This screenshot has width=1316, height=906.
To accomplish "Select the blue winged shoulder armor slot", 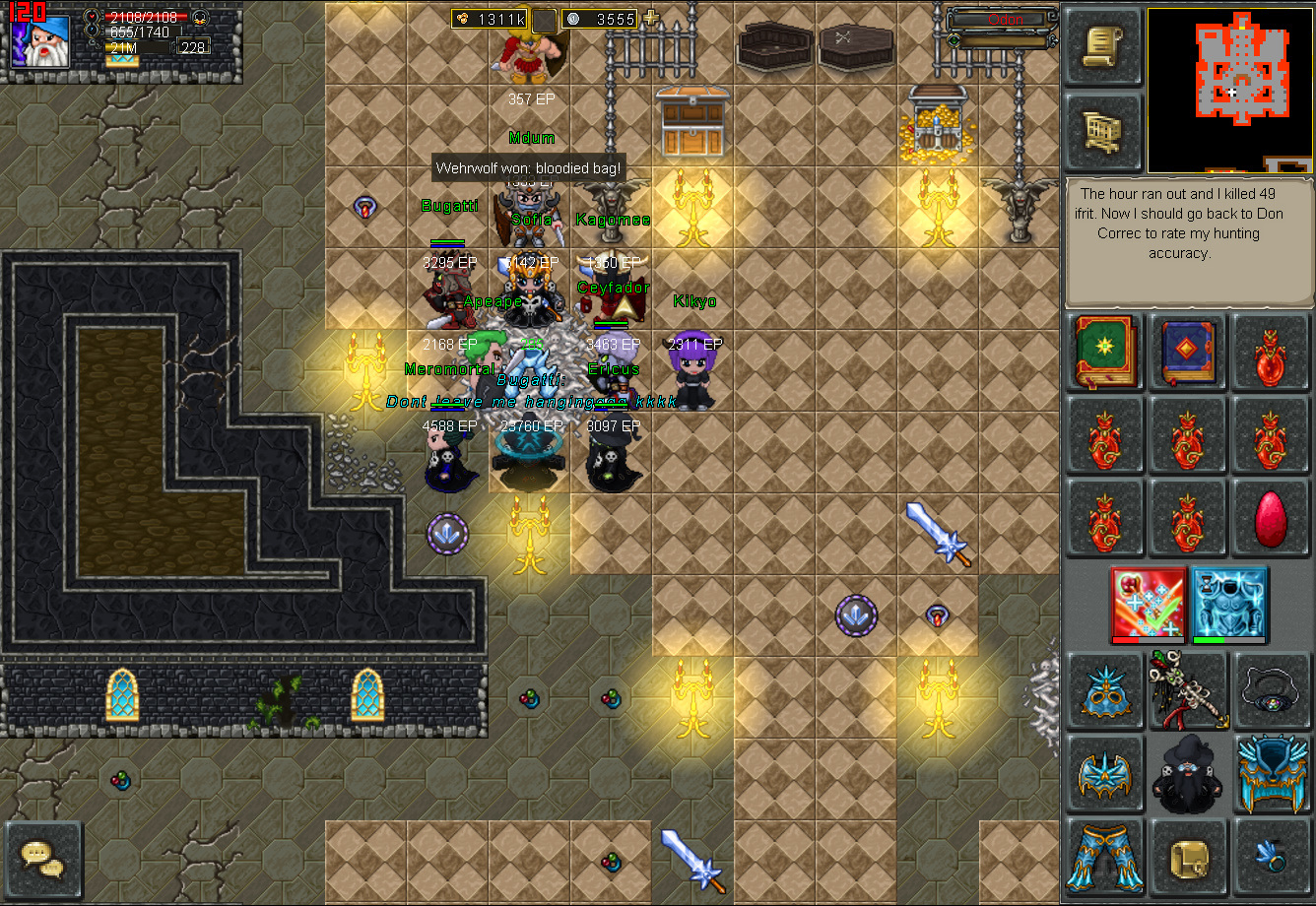I will pos(1105,774).
